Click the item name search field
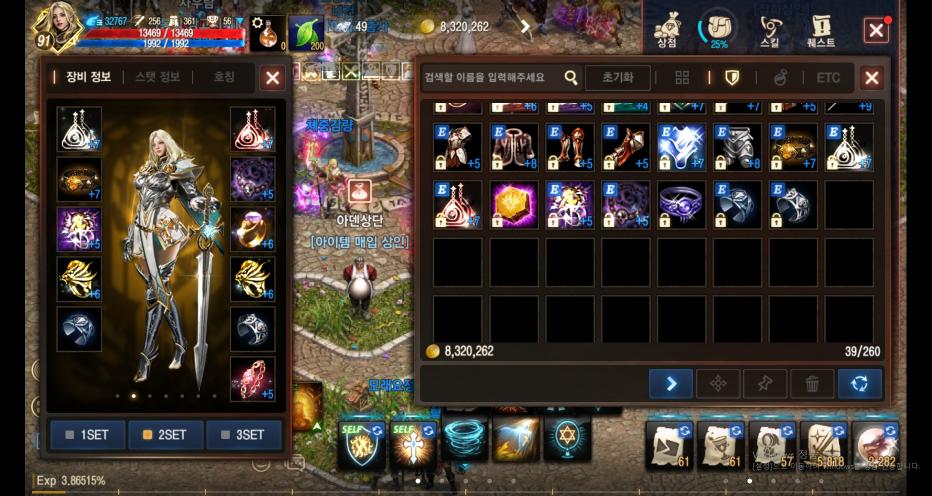The height and width of the screenshot is (496, 932). pos(492,78)
